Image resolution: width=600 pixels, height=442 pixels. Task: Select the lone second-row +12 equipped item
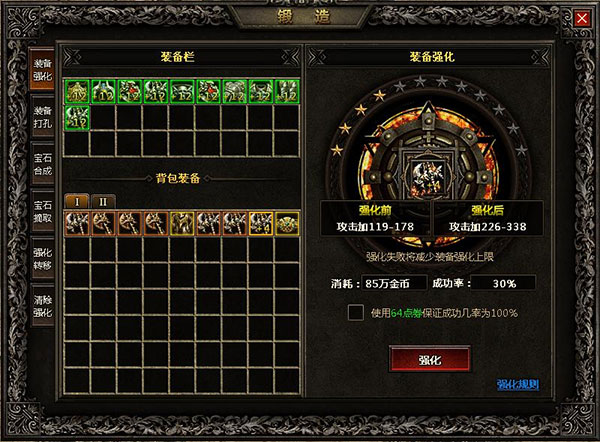pos(77,118)
